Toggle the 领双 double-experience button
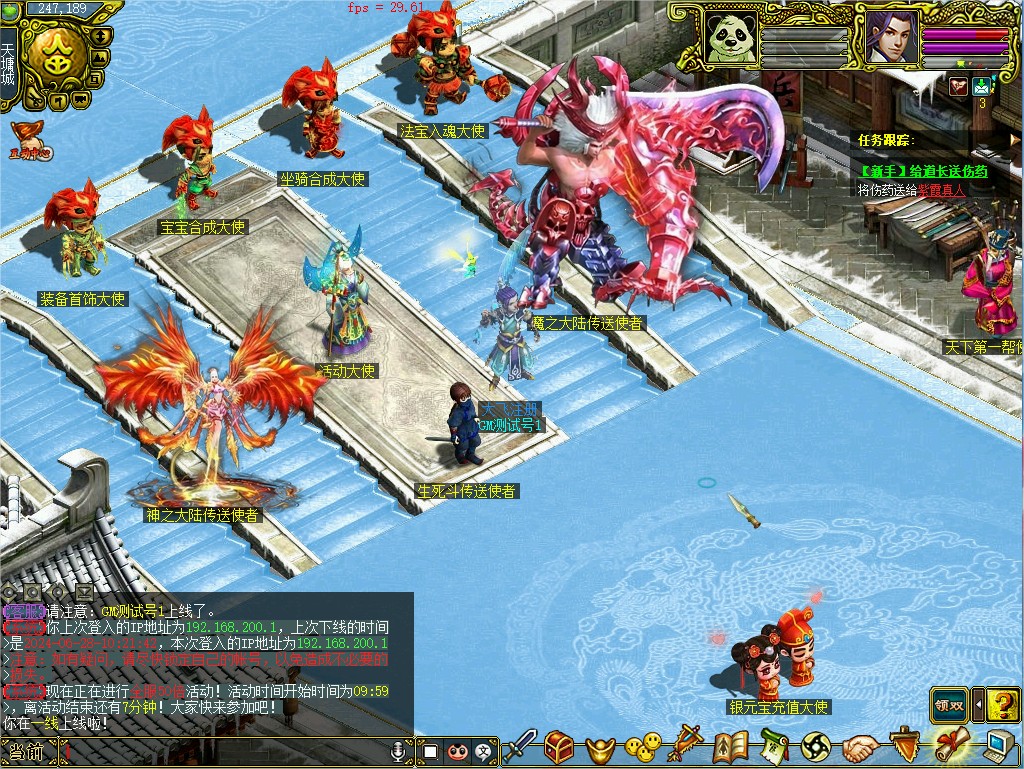Viewport: 1024px width, 769px height. click(x=949, y=705)
